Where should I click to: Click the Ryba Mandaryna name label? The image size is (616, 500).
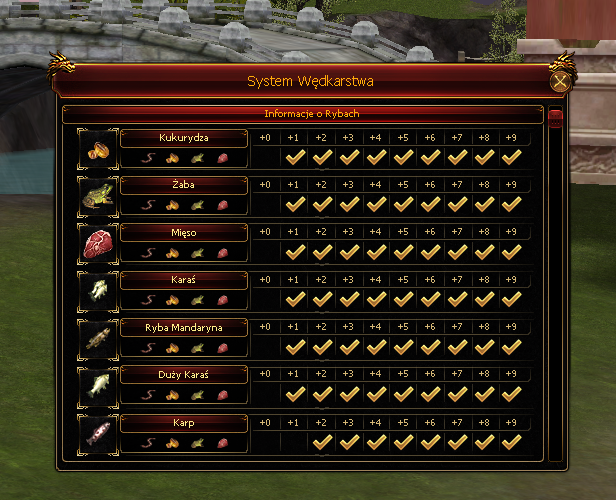[184, 327]
